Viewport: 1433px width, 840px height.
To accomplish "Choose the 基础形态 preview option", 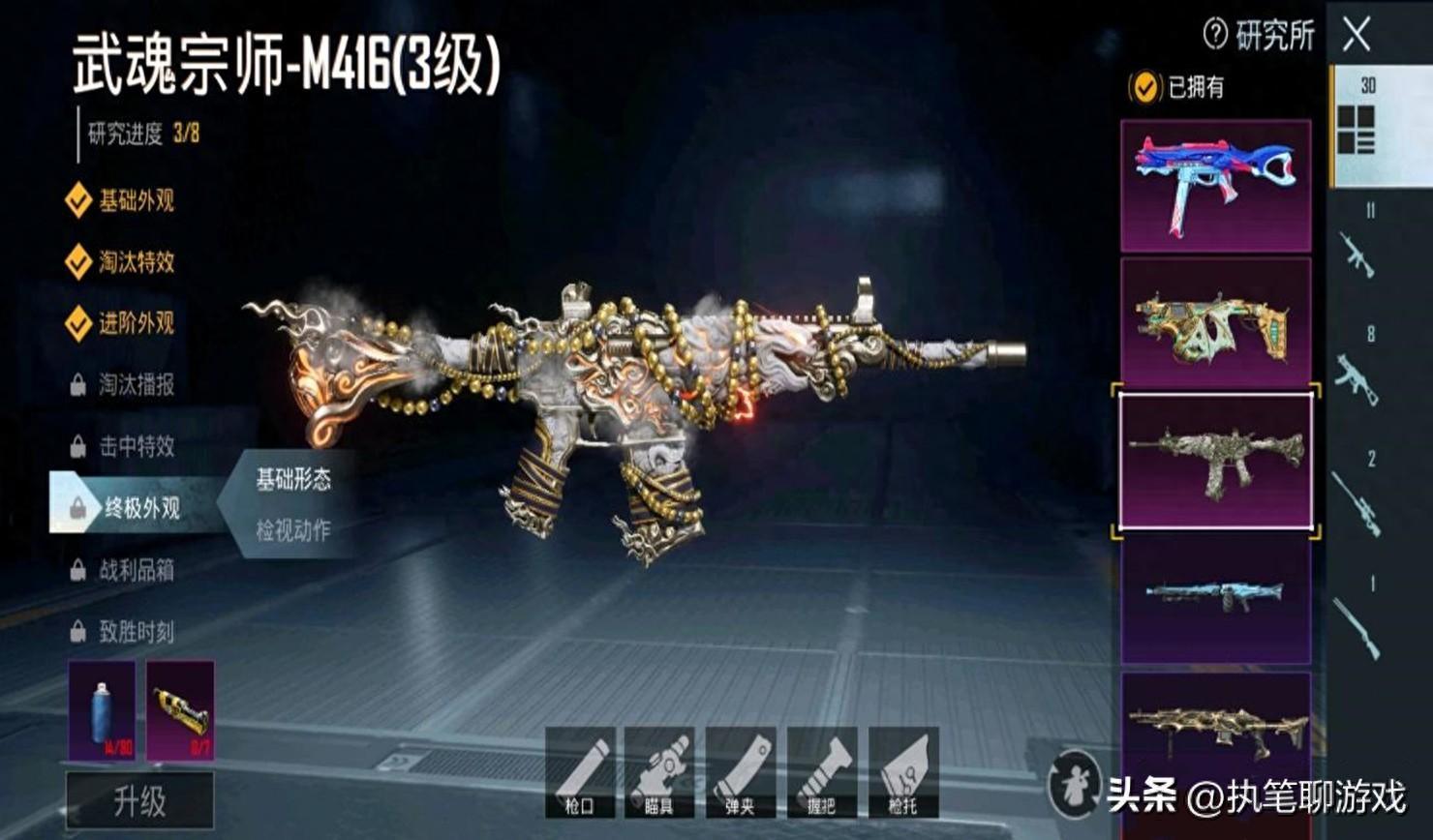I will [x=292, y=480].
